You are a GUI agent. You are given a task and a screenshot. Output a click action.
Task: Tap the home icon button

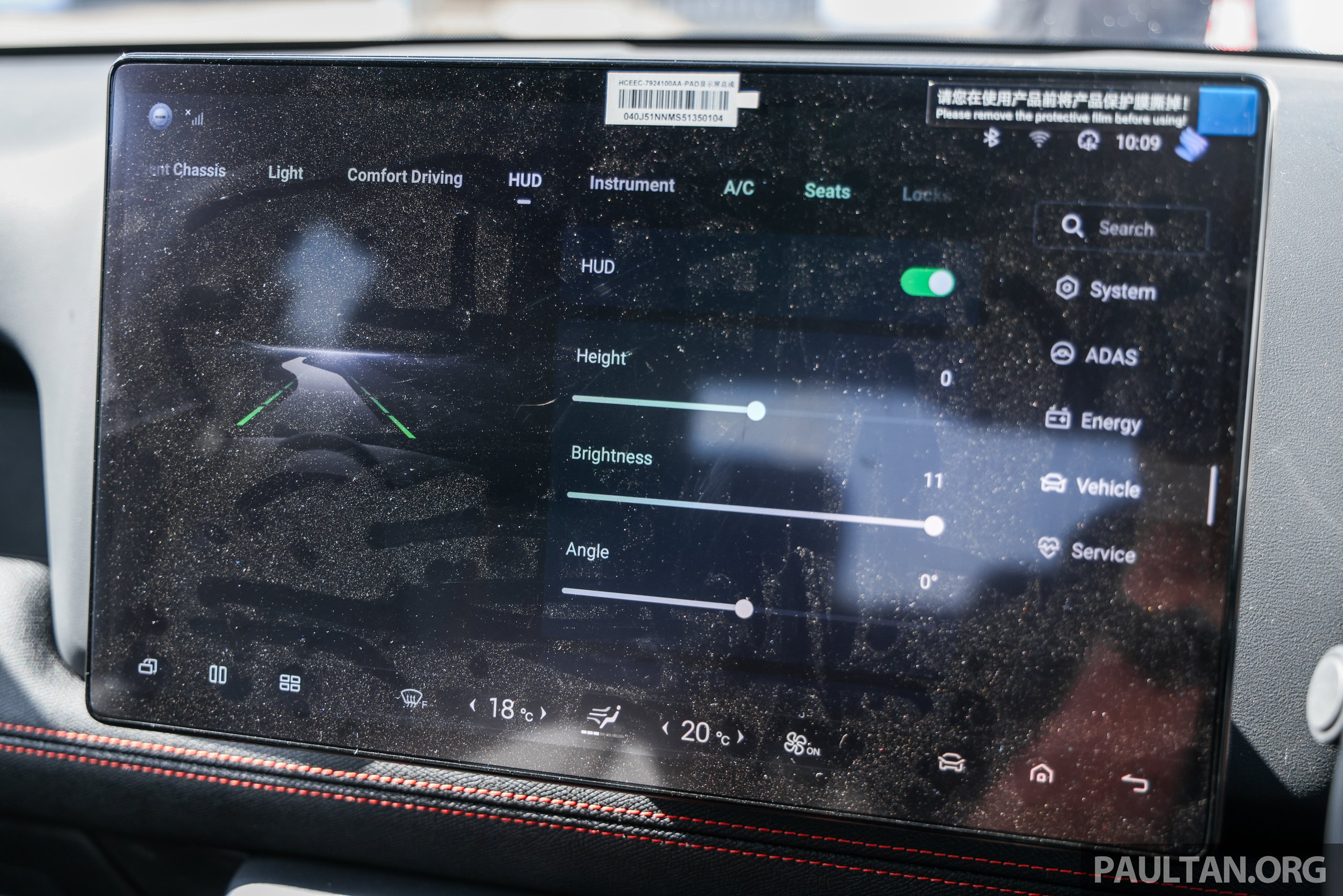pos(1041,774)
